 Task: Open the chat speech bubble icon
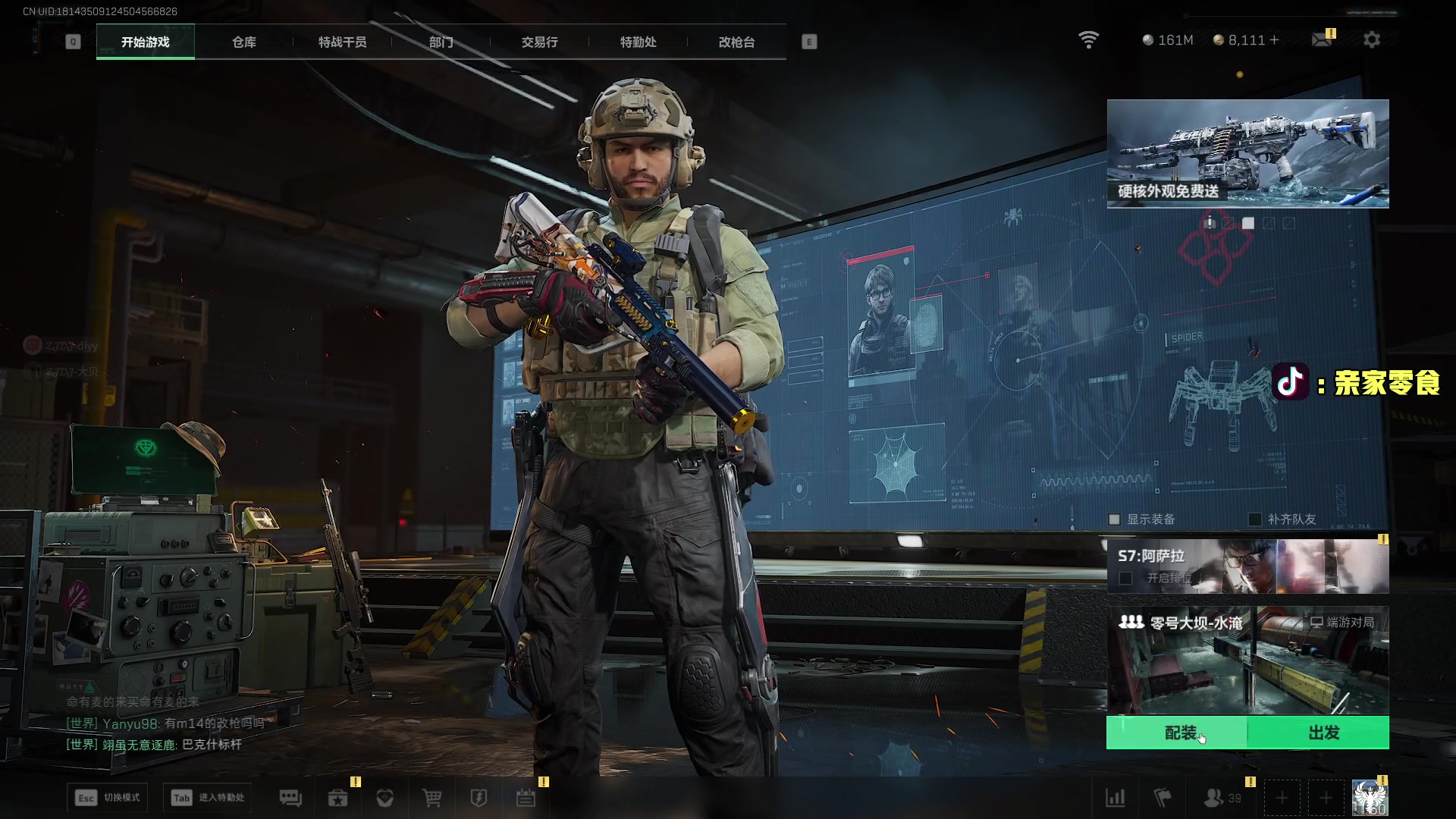pyautogui.click(x=290, y=798)
